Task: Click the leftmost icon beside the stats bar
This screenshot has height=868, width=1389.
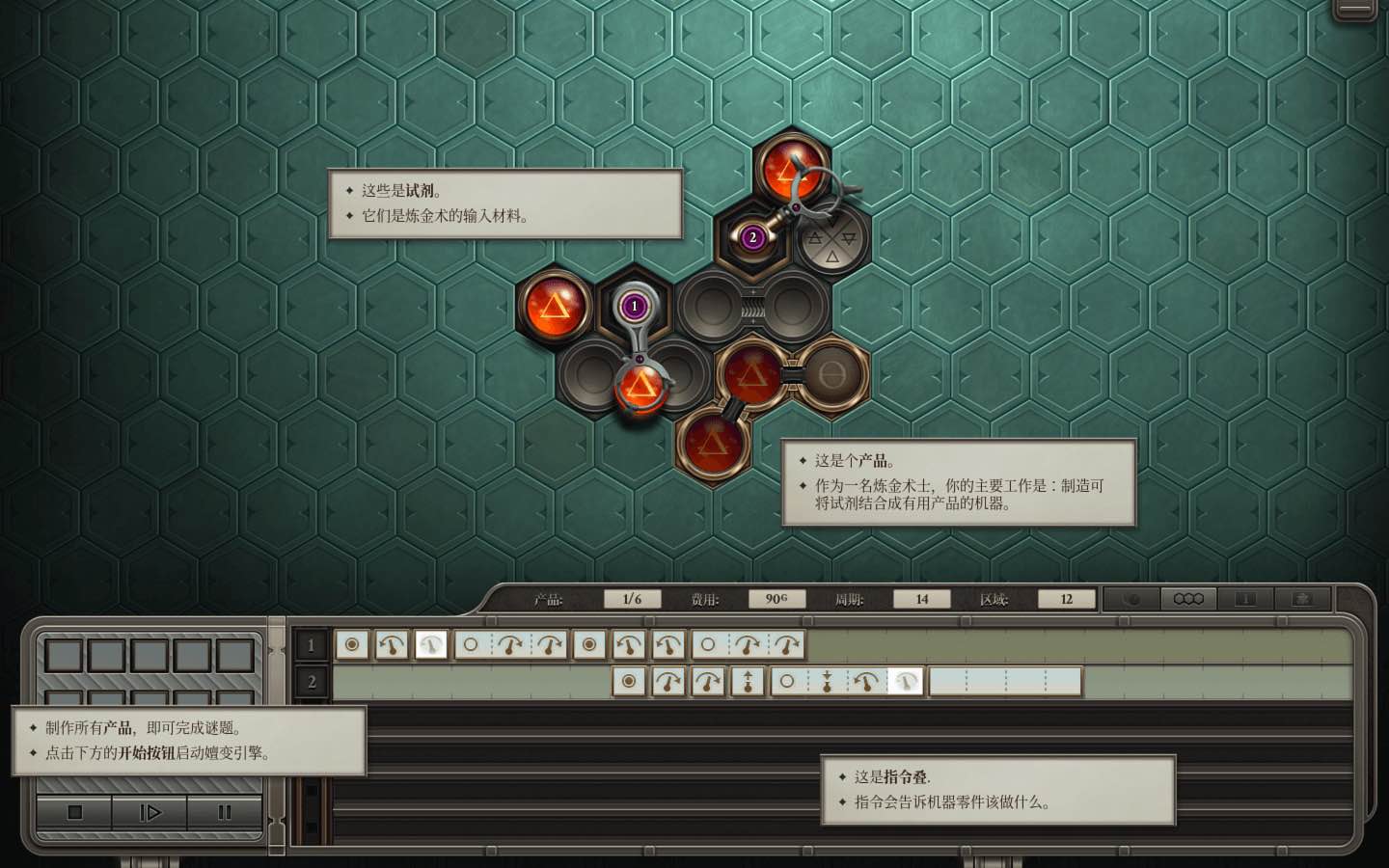Action: [x=1133, y=598]
